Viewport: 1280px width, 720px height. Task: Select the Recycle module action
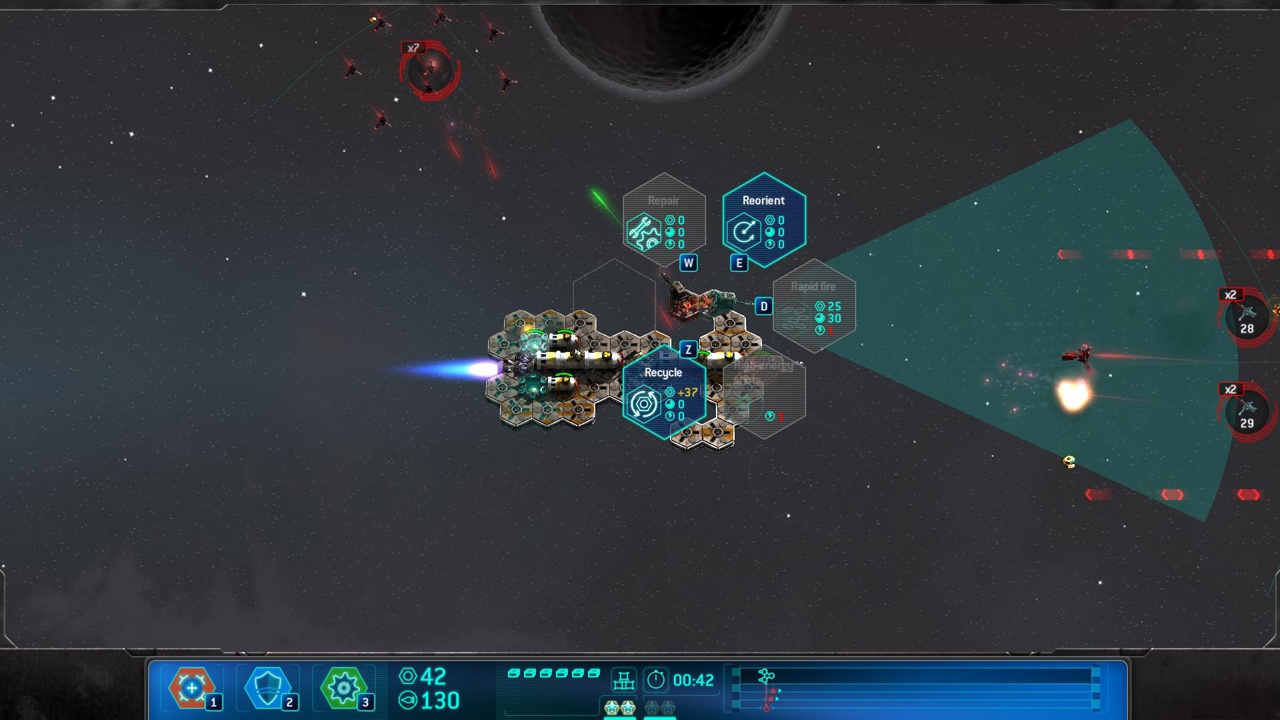[664, 391]
